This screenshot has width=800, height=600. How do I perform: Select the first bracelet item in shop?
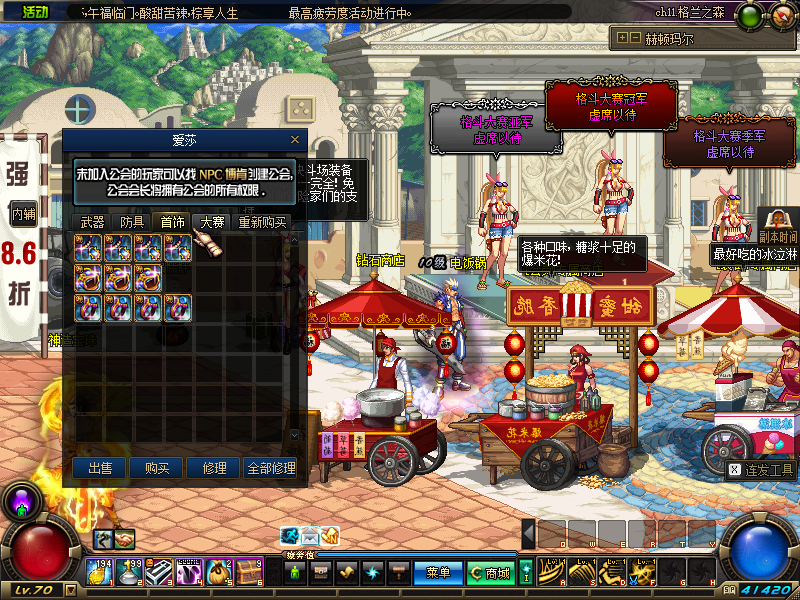[x=87, y=278]
